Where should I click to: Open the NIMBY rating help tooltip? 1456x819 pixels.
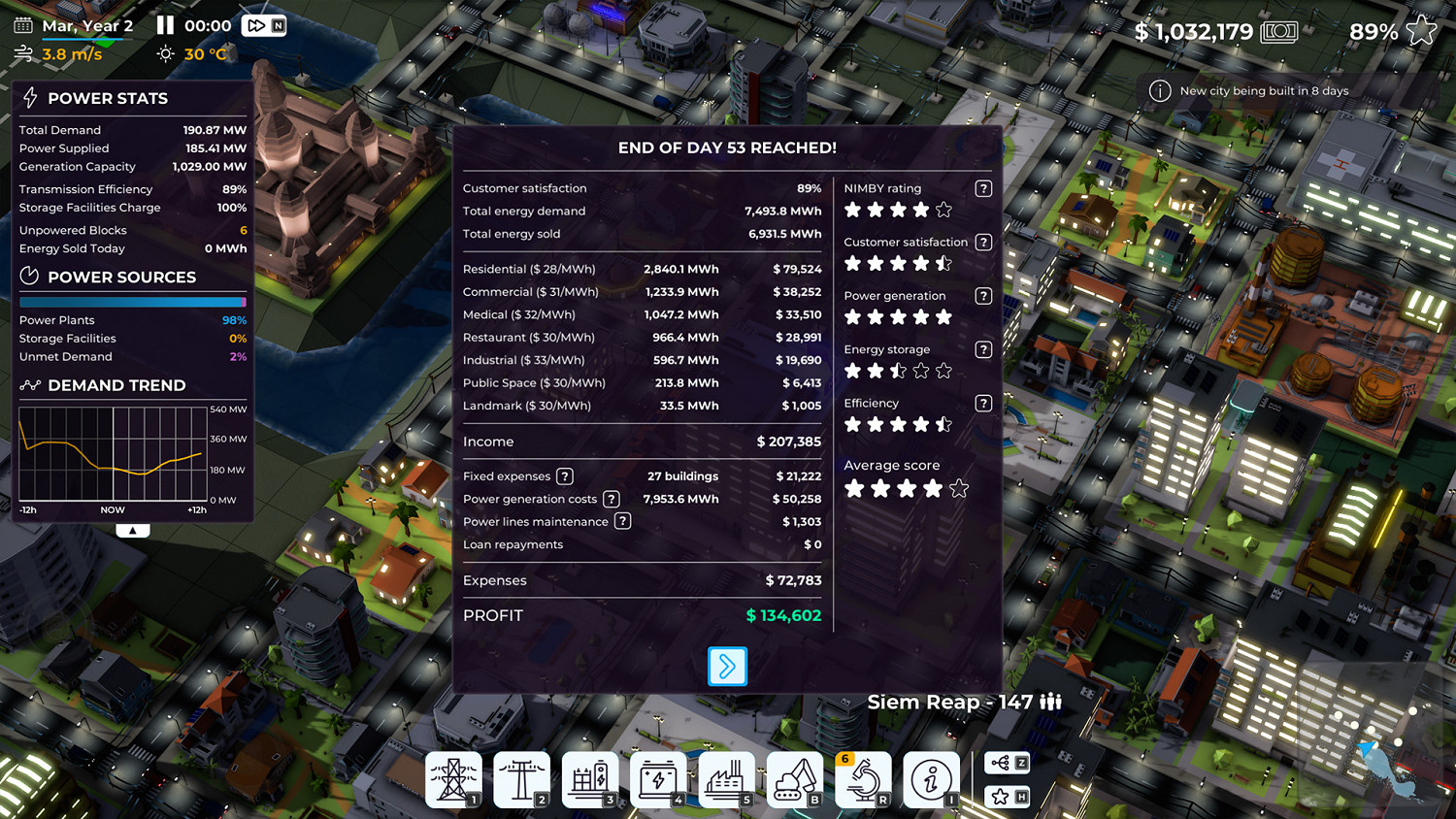click(x=982, y=188)
